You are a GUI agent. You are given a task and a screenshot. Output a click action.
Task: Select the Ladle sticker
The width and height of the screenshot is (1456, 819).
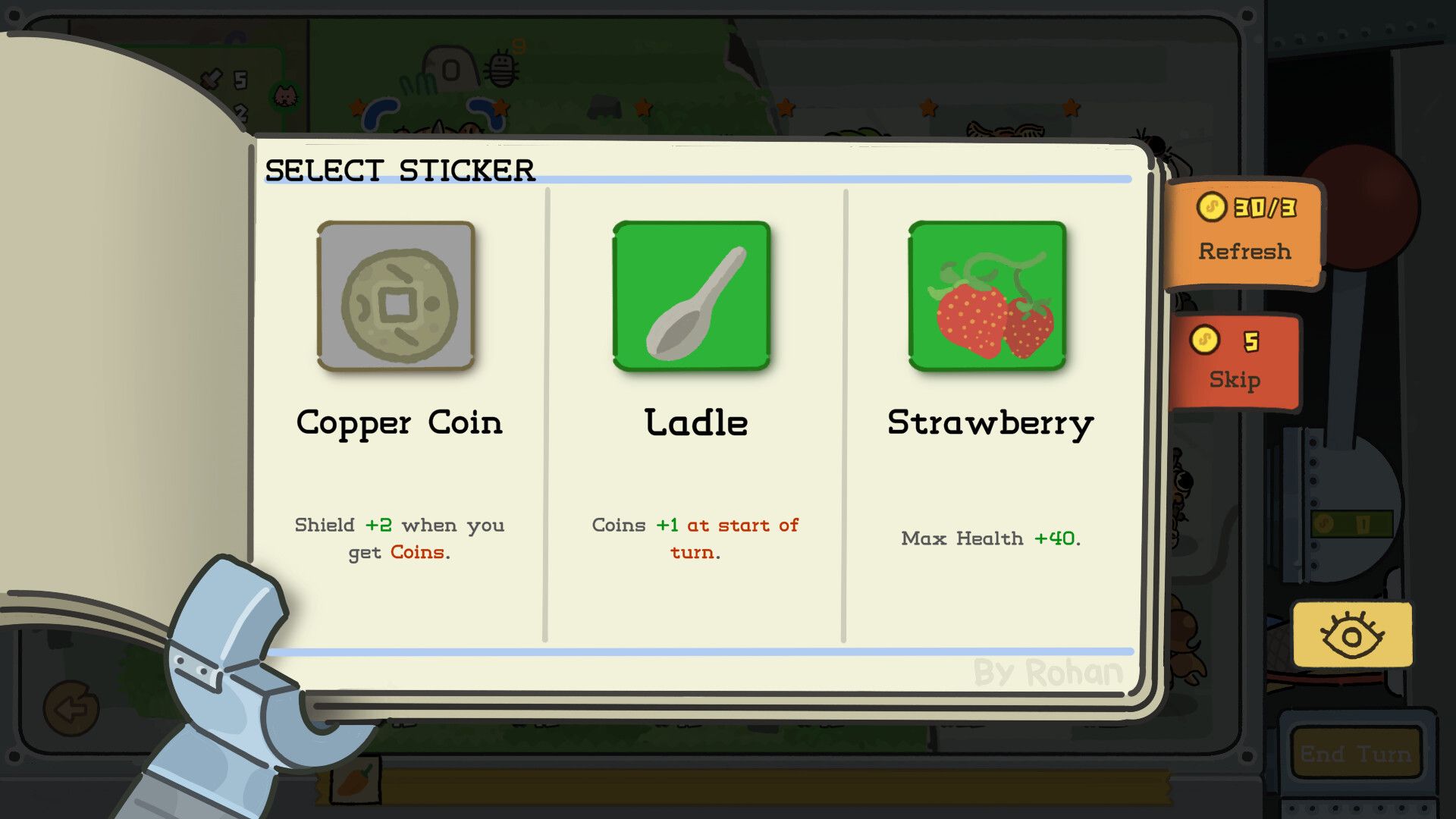coord(692,296)
